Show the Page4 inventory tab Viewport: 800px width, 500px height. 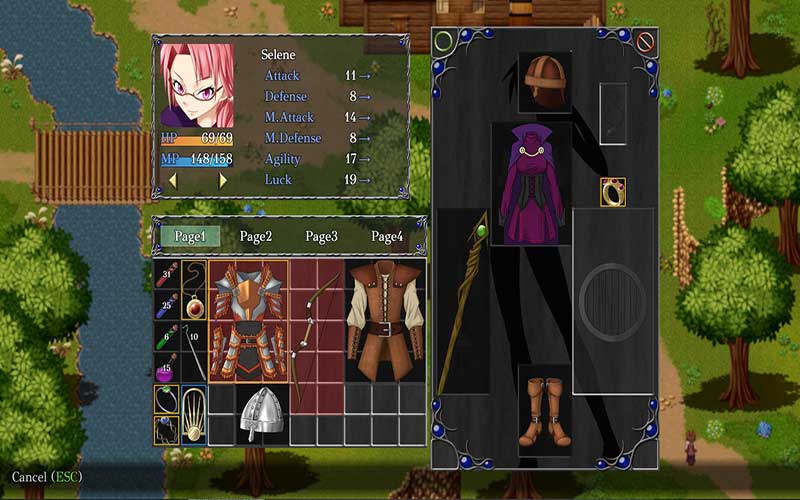tap(387, 237)
